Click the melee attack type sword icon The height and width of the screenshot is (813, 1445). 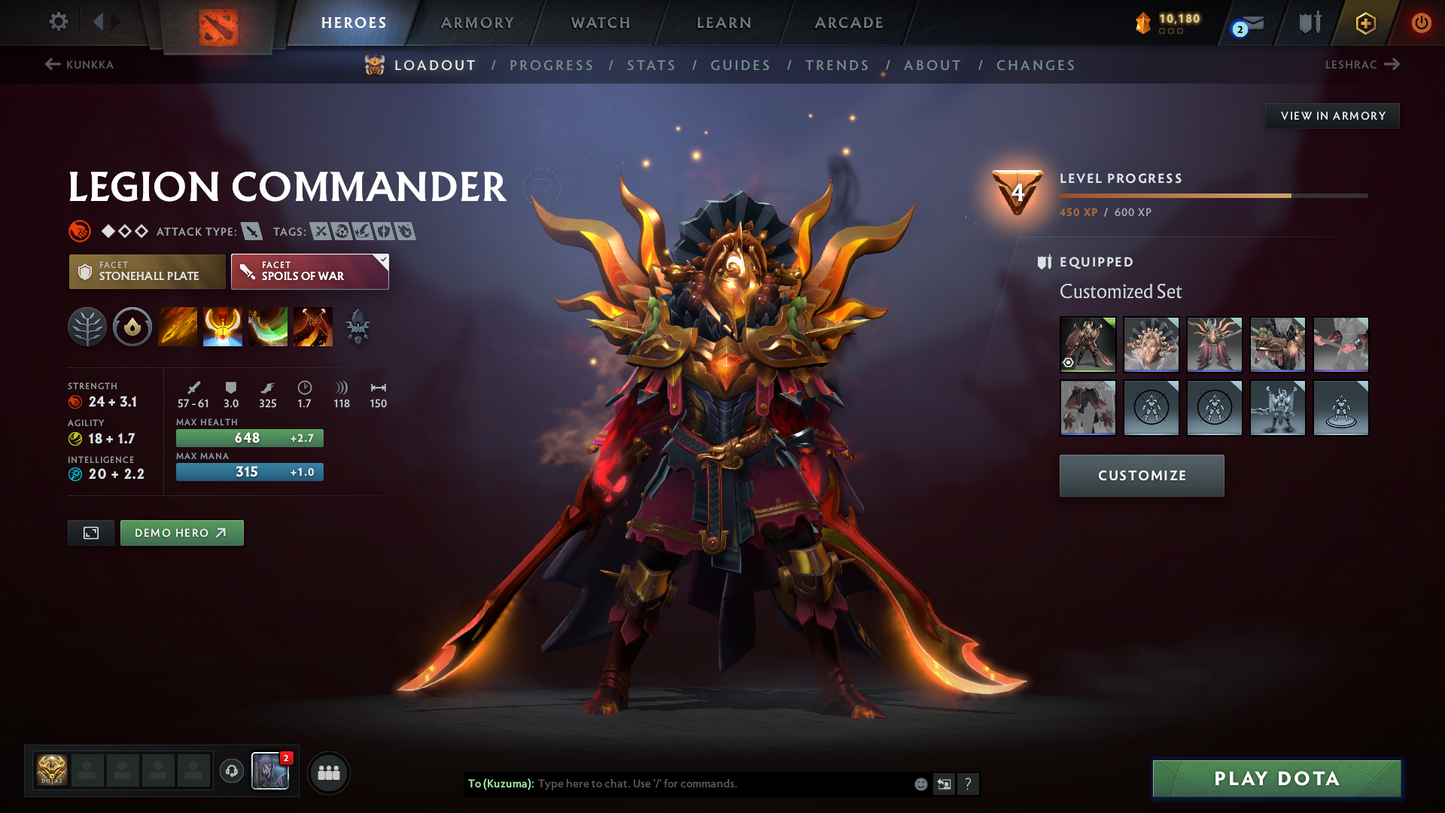[250, 230]
